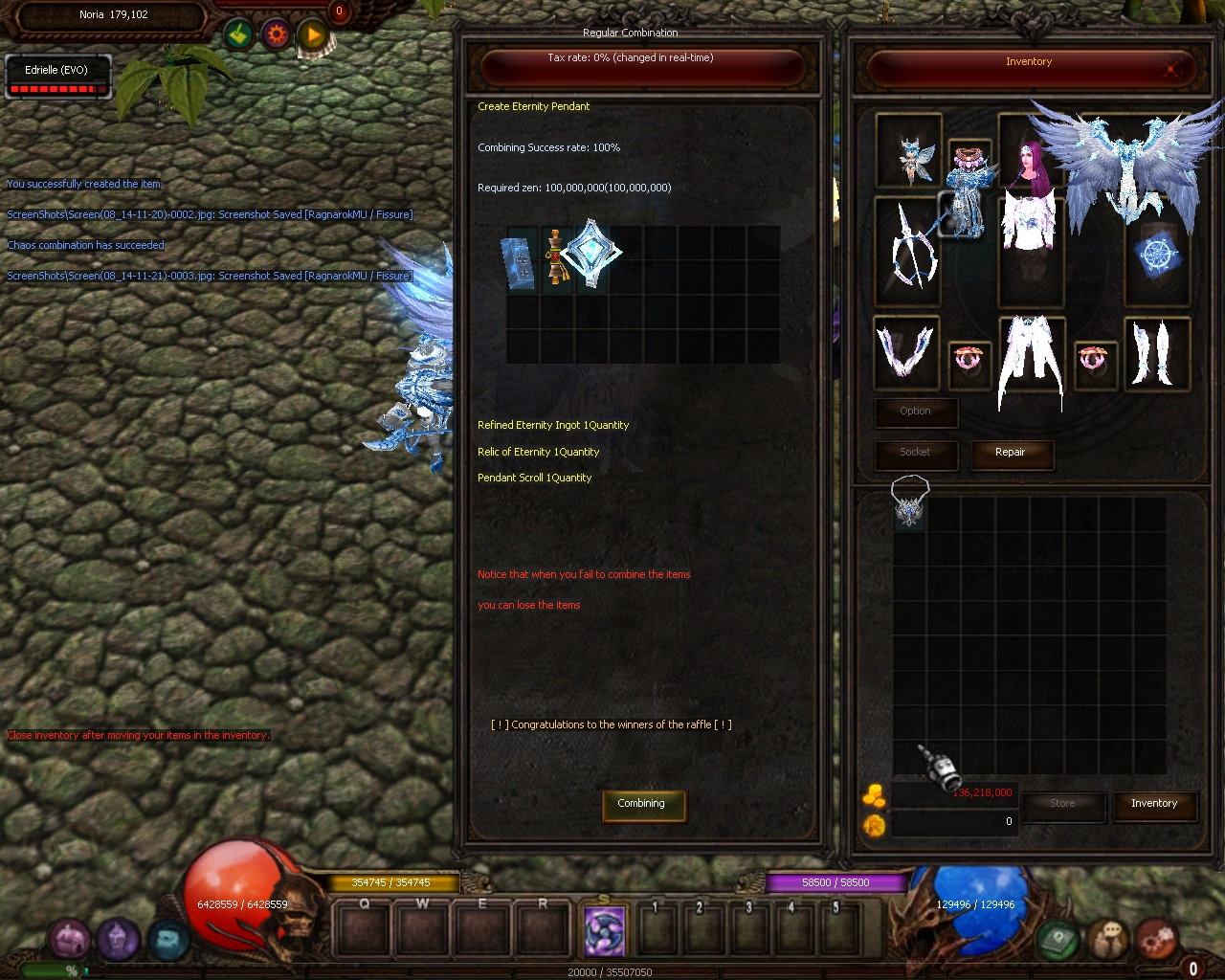Click the Combining button
The height and width of the screenshot is (980, 1225).
point(640,804)
